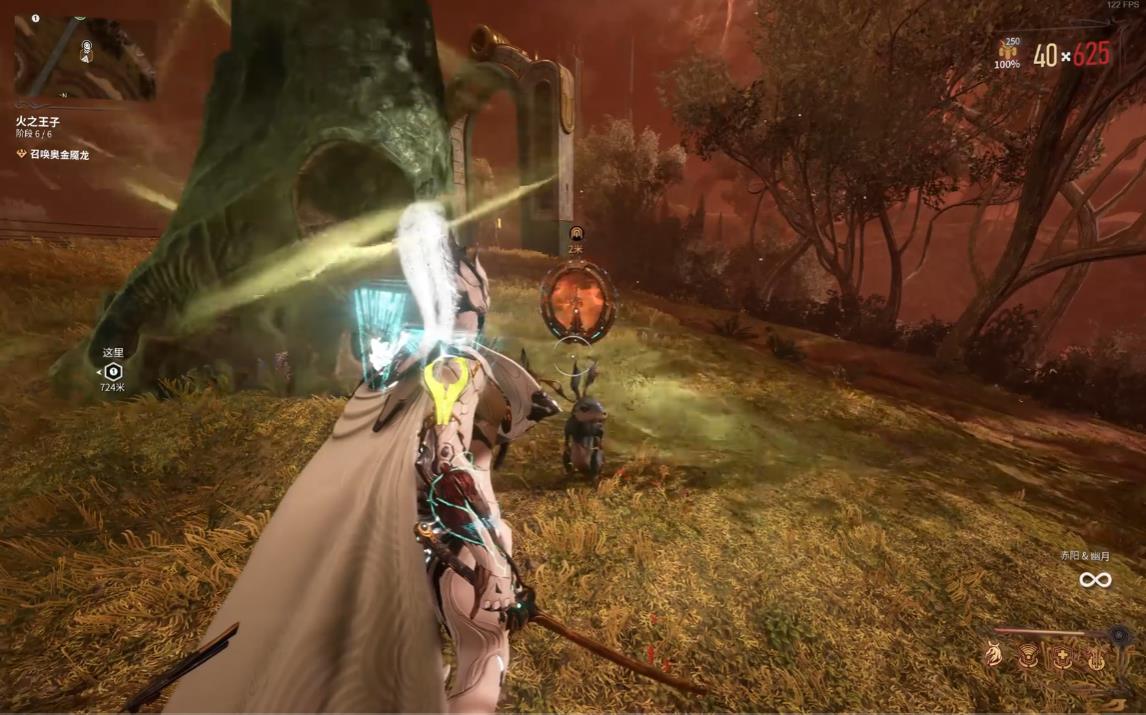Viewport: 1146px width, 715px height.
Task: Click the numbered squad marker above minimap
Action: [x=35, y=18]
